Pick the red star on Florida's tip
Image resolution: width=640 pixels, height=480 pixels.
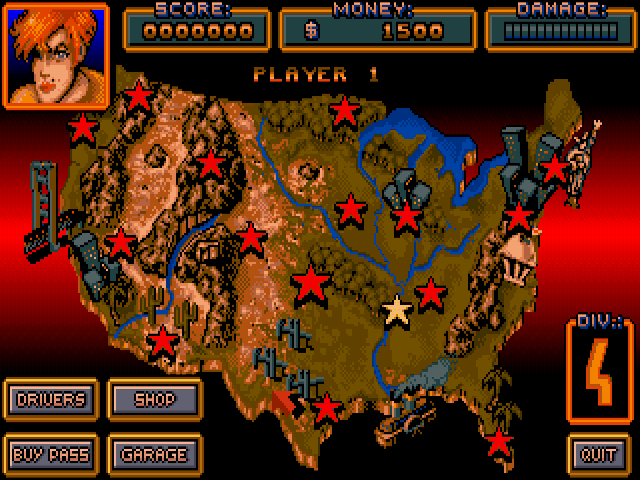pos(498,440)
